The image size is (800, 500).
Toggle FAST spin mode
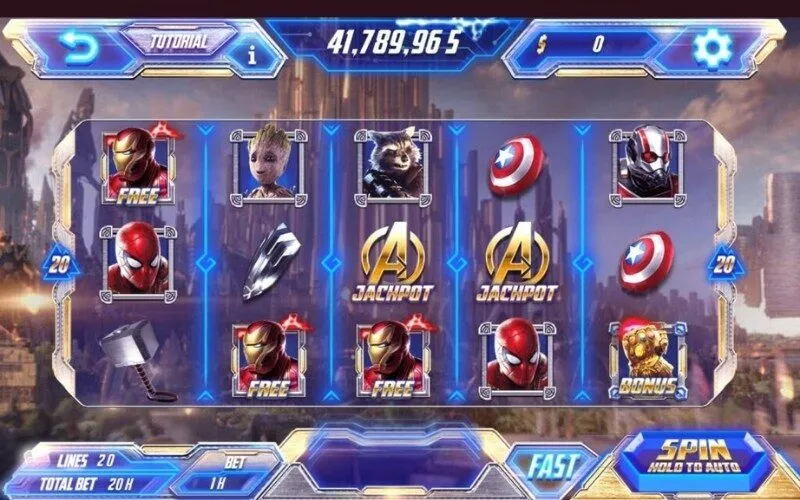tap(553, 465)
